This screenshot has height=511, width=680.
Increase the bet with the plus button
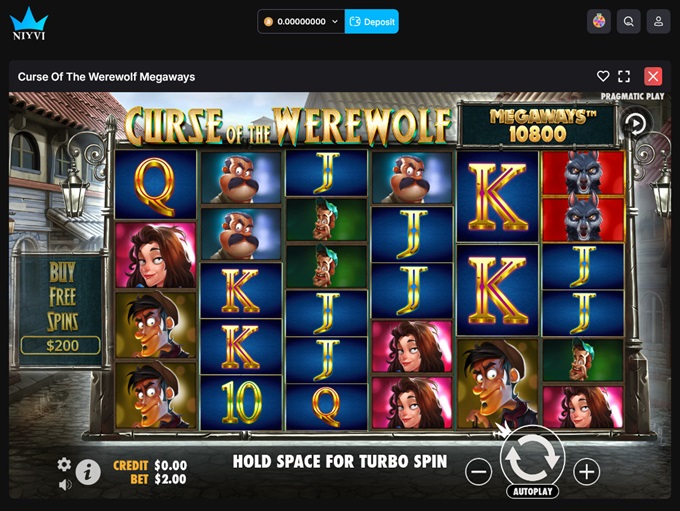point(586,472)
